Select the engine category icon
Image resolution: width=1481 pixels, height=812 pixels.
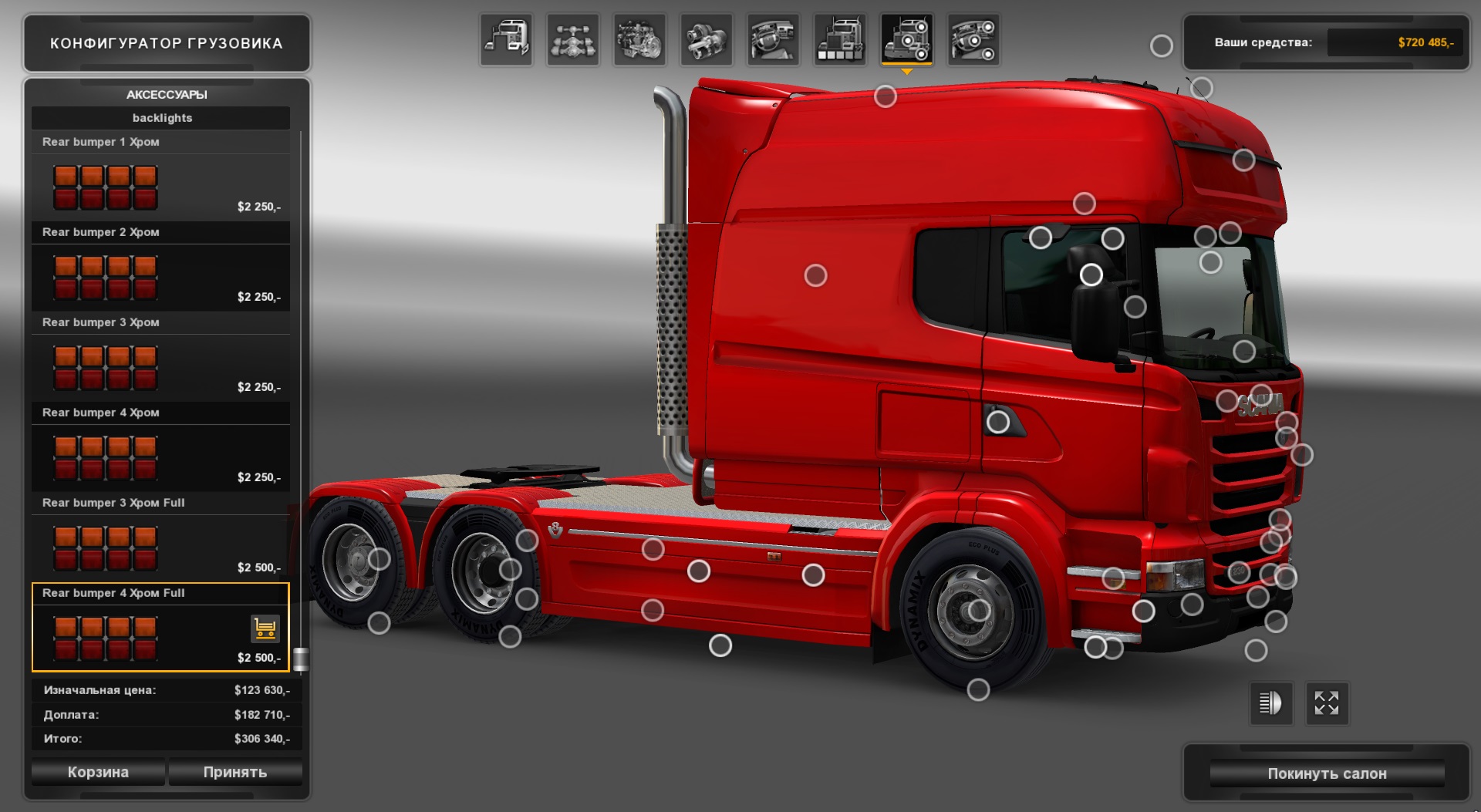(x=640, y=40)
